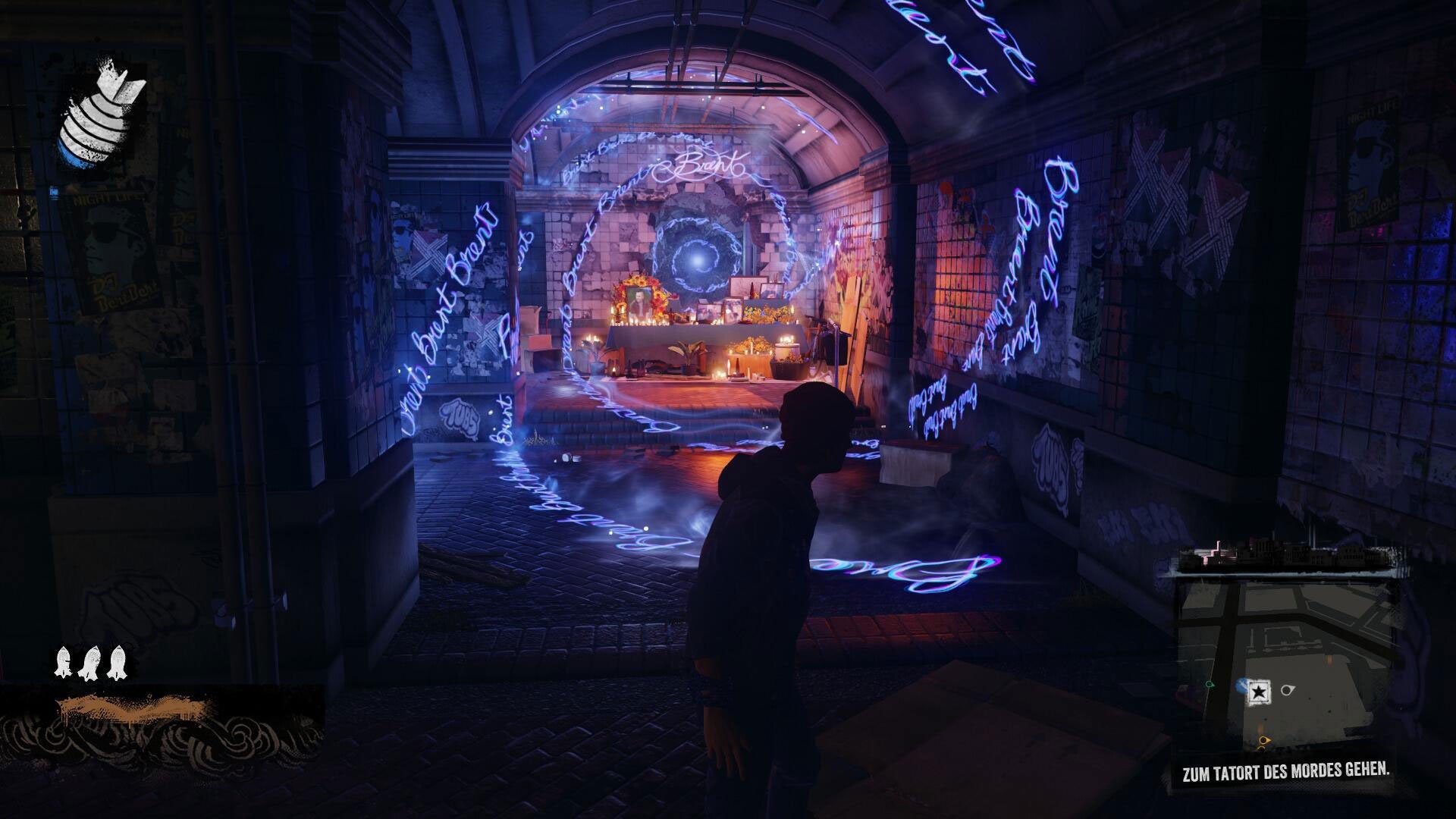
Task: Select the green pin marker on the minimap
Action: click(1208, 683)
